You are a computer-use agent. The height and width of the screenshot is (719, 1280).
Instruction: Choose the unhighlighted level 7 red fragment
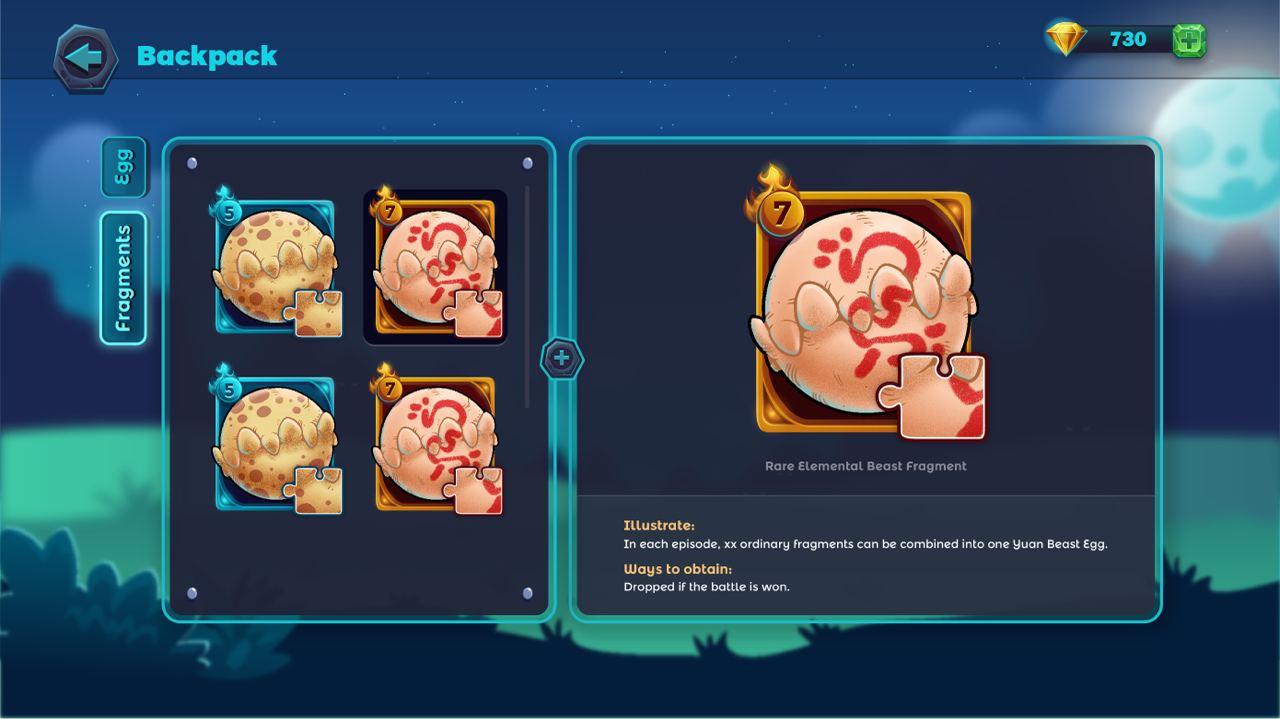[x=435, y=445]
